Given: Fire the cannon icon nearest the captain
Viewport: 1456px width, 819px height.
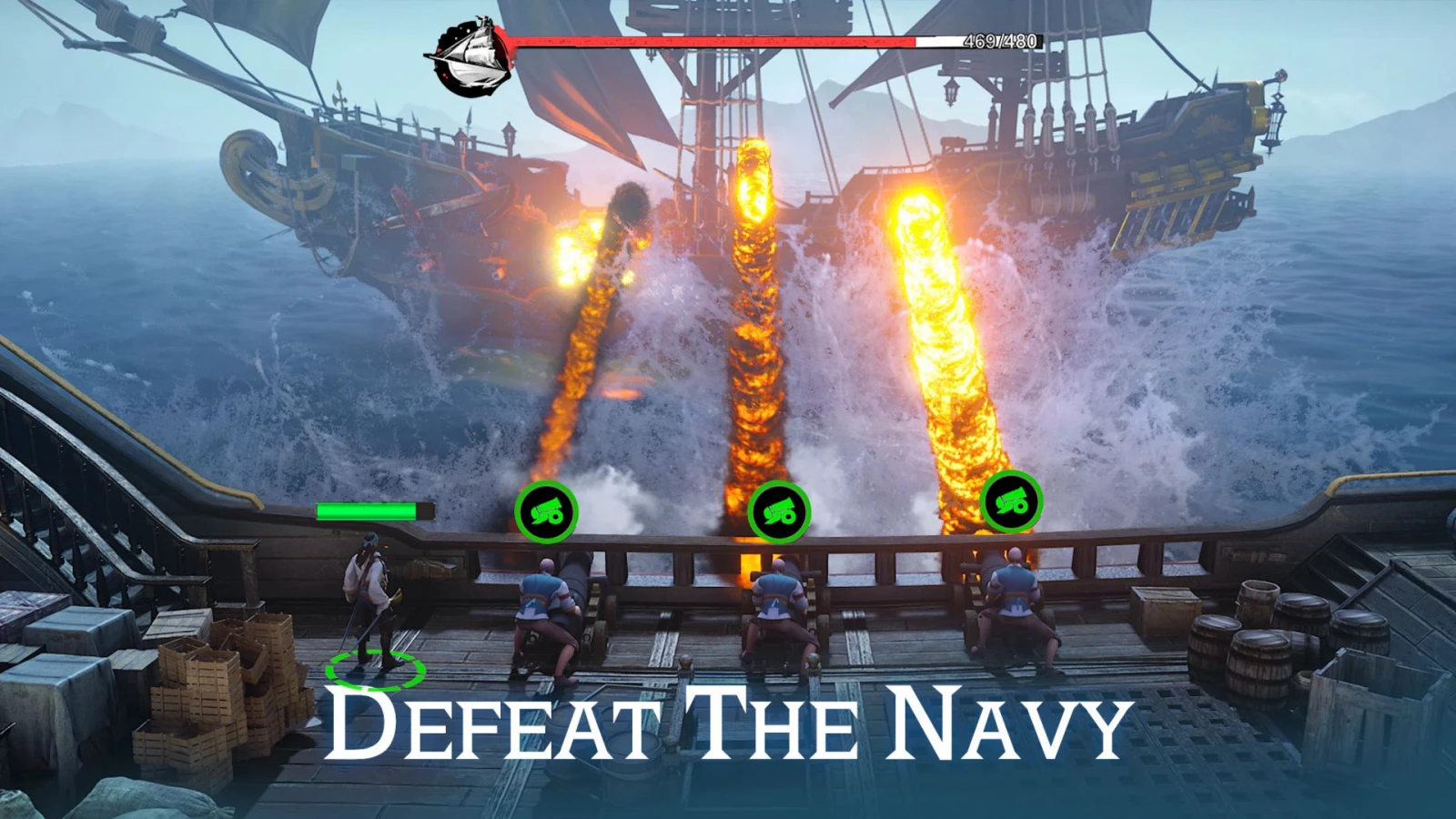Looking at the screenshot, I should (x=546, y=513).
